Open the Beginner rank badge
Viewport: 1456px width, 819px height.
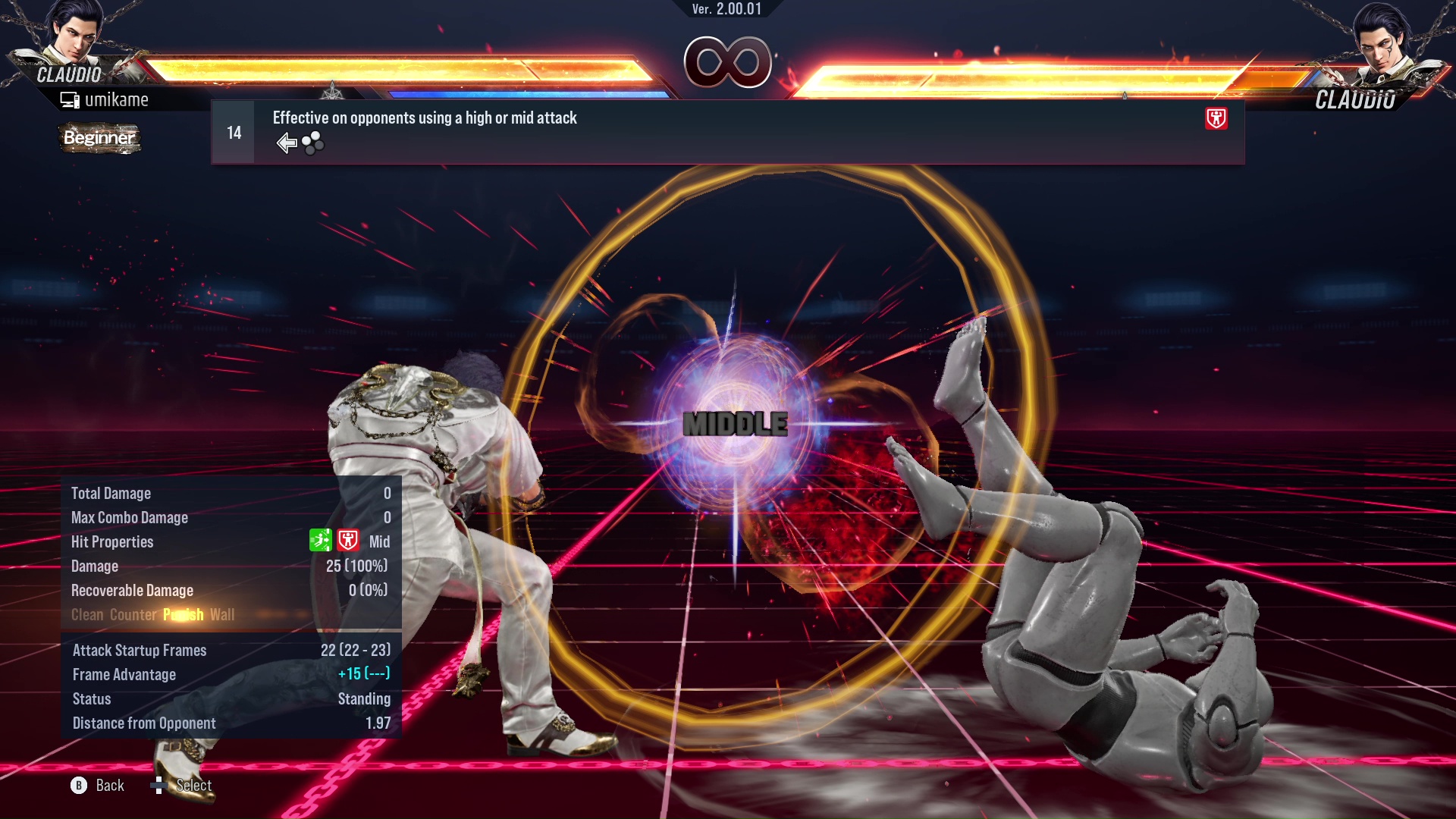99,139
